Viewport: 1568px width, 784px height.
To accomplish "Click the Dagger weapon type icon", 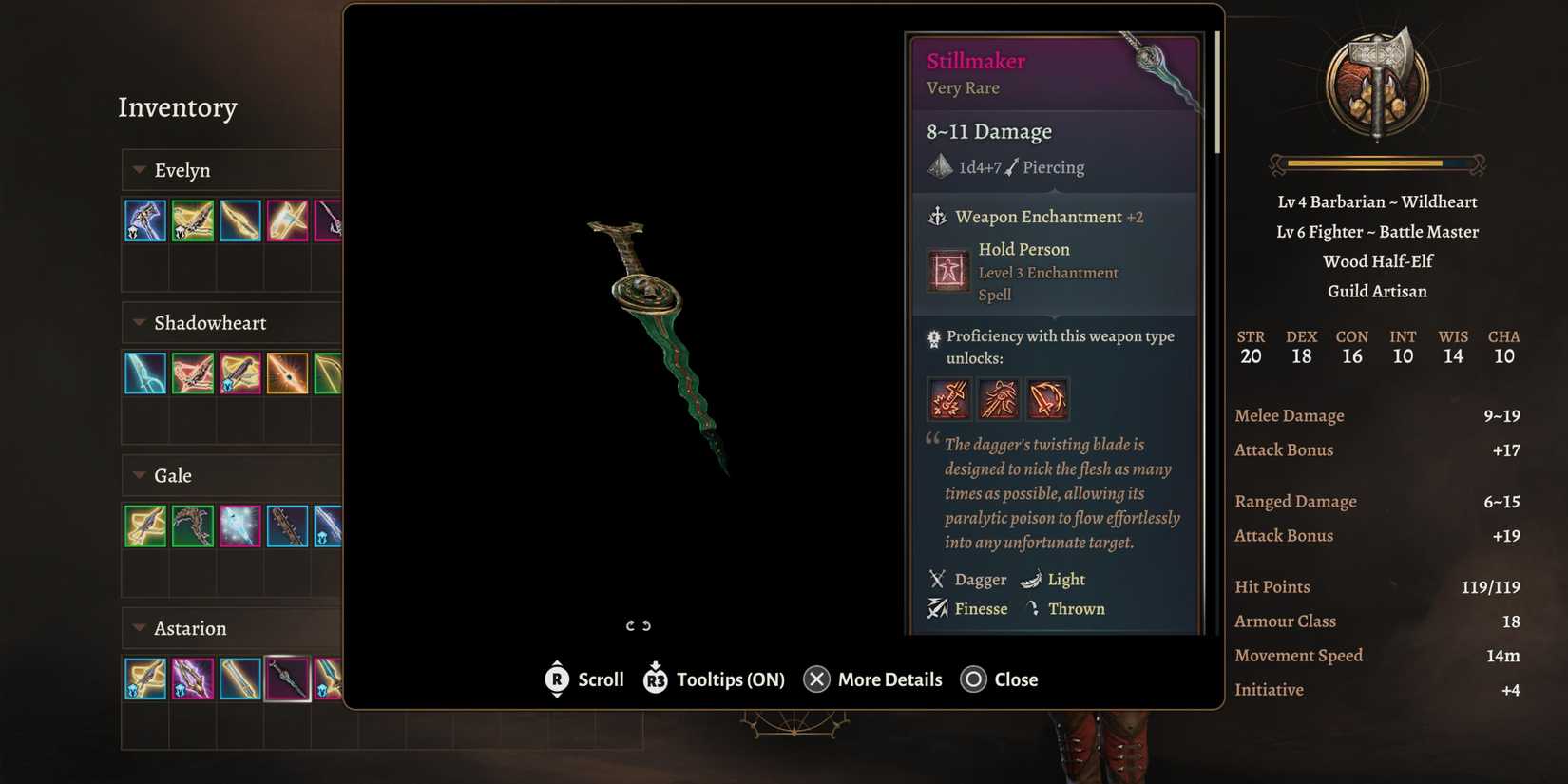I will pos(936,579).
